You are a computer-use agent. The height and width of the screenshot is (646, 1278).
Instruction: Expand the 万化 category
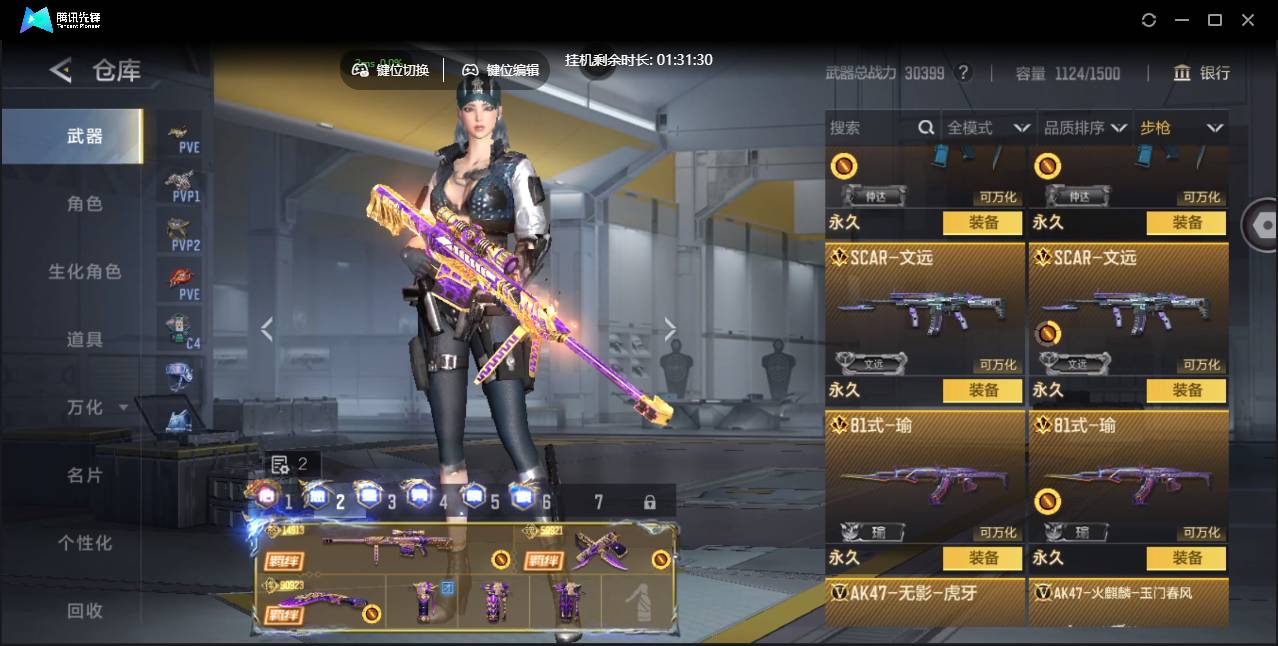click(x=96, y=408)
